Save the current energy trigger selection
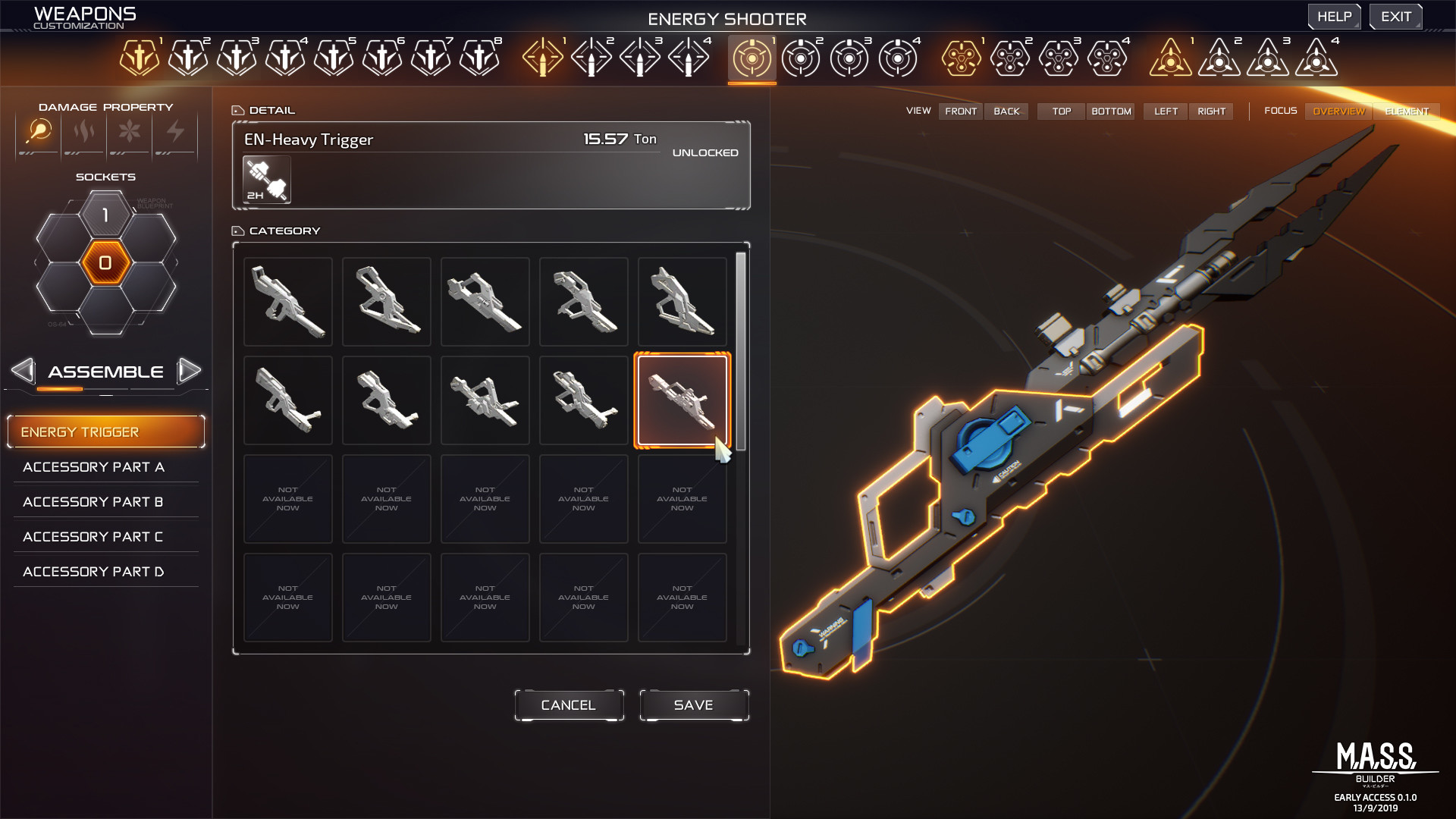This screenshot has width=1456, height=819. tap(693, 704)
